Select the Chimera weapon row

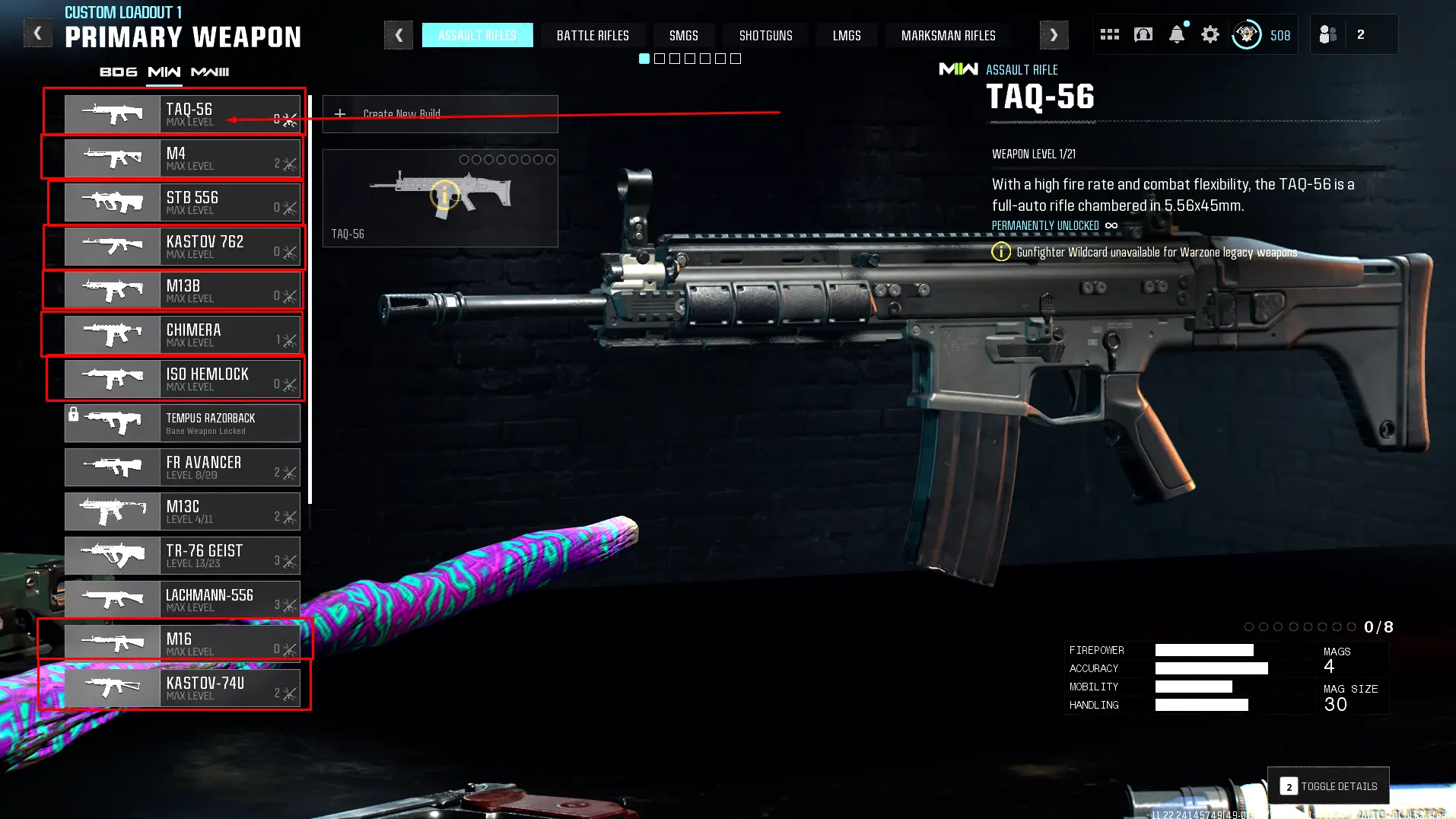[x=183, y=335]
